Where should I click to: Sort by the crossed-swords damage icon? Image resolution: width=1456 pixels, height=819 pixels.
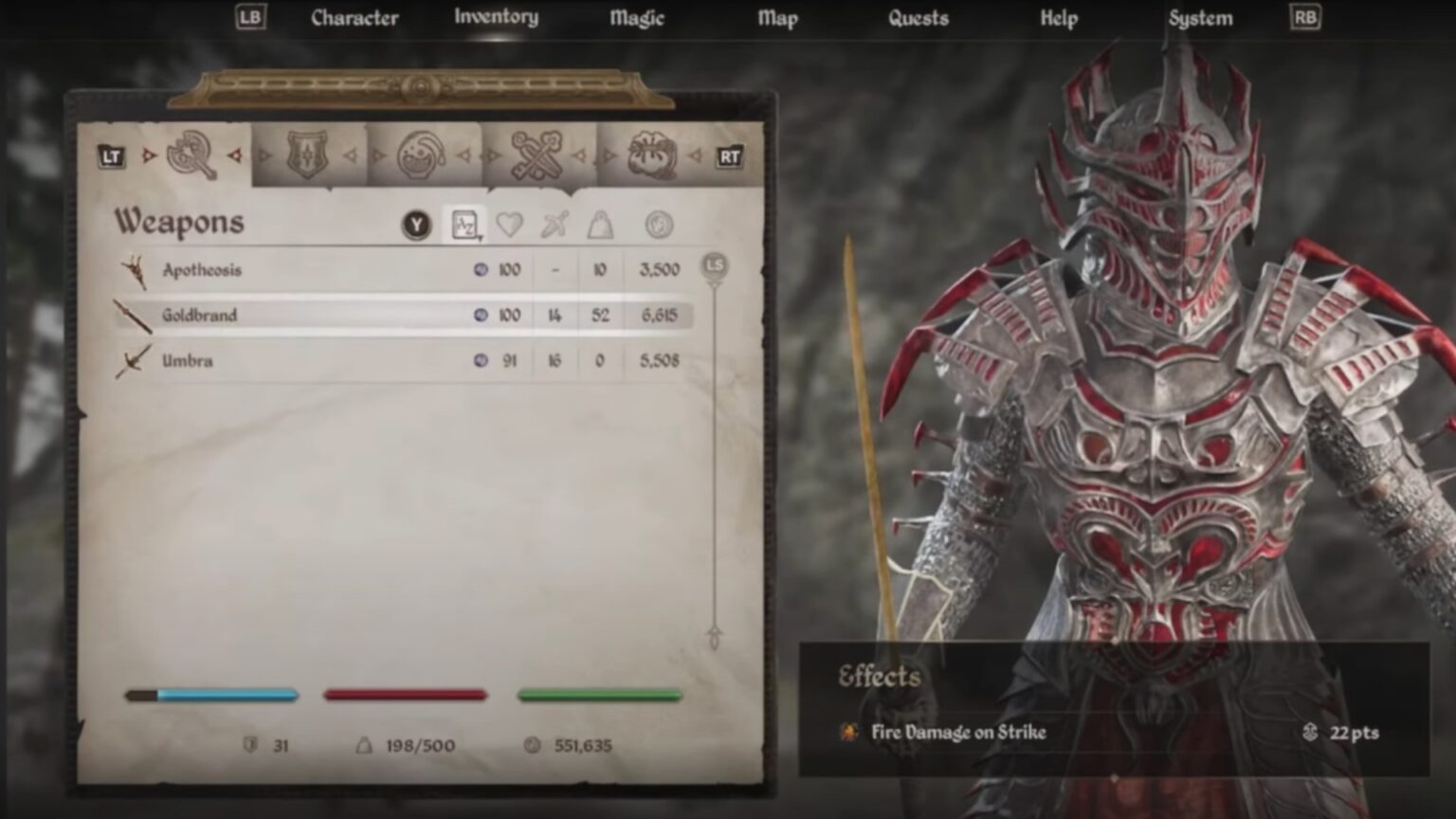(x=555, y=224)
